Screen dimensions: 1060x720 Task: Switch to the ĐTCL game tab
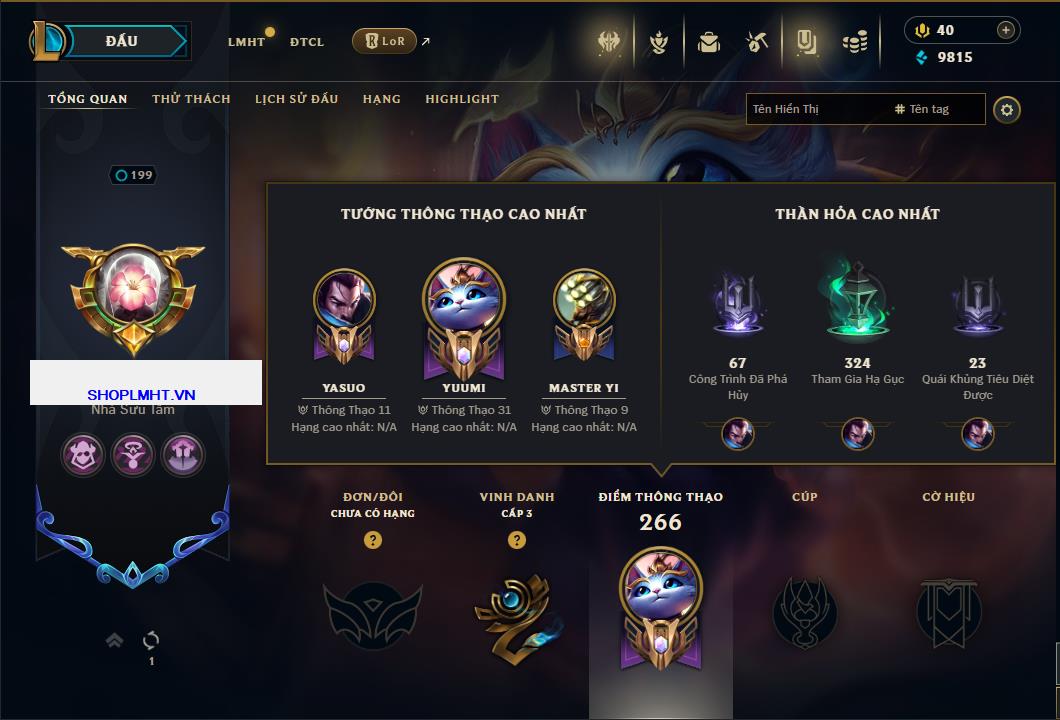point(307,42)
